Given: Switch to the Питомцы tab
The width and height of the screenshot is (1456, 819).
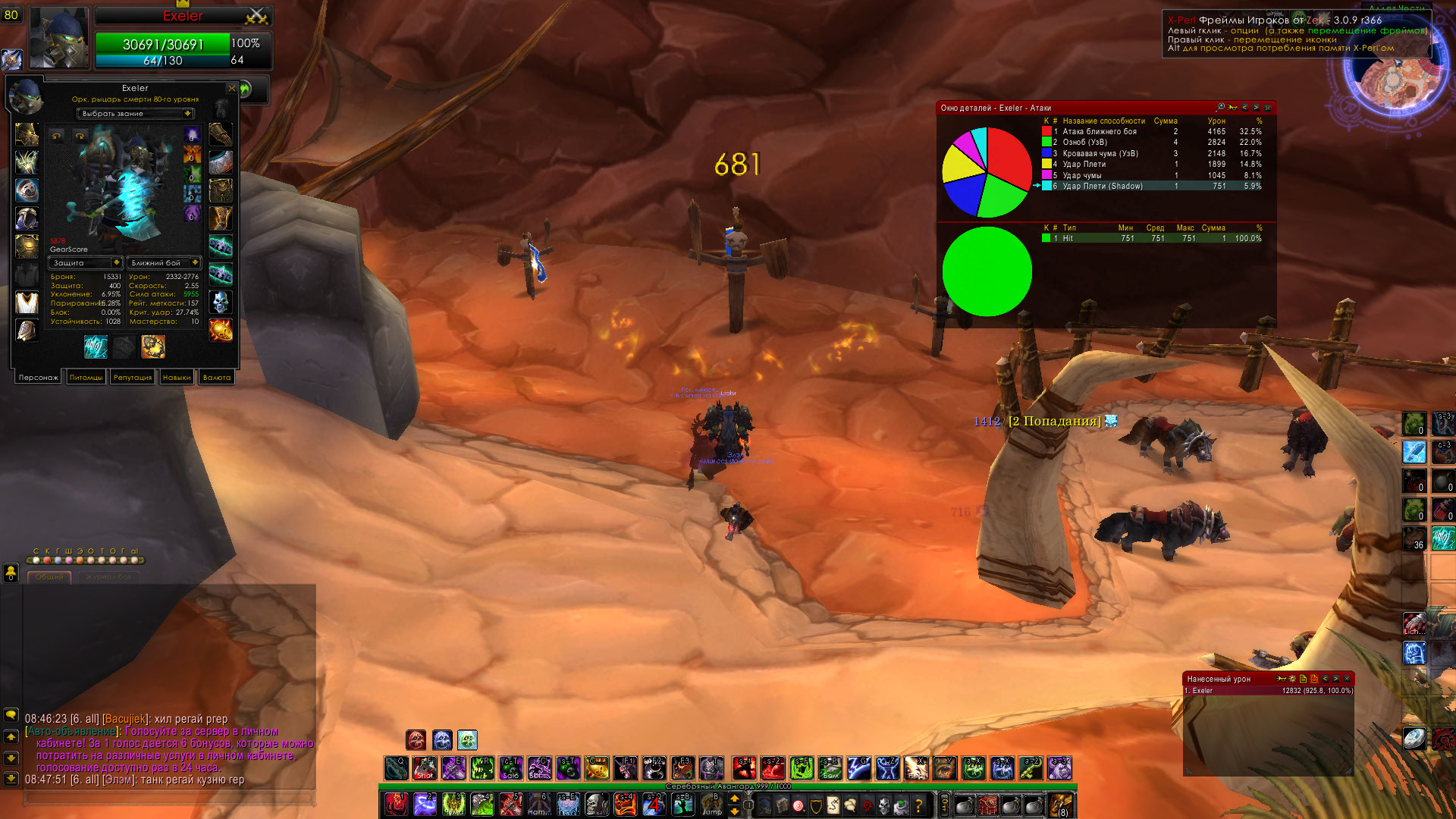Looking at the screenshot, I should pyautogui.click(x=86, y=378).
